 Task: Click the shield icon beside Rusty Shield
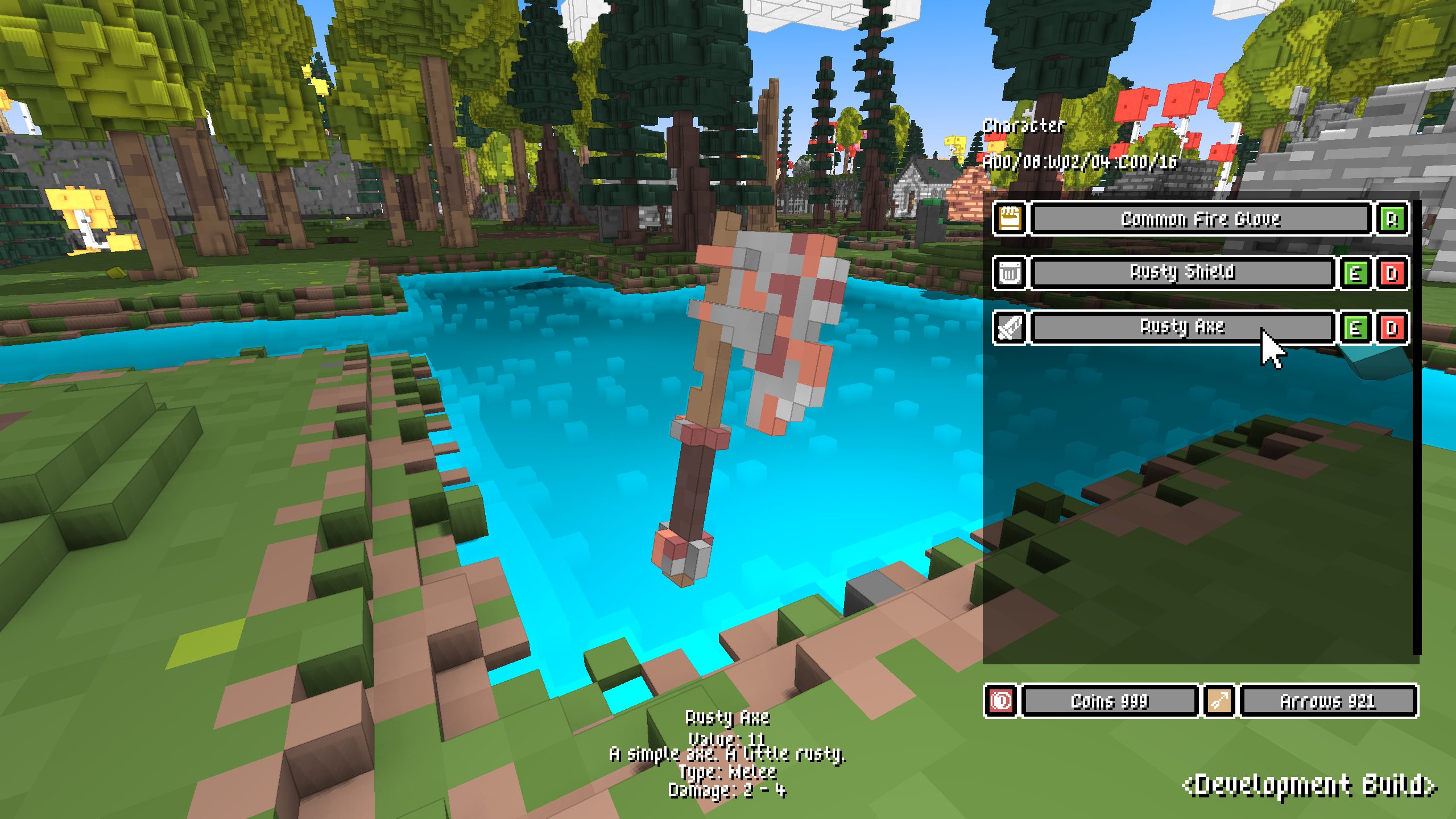[x=1010, y=274]
